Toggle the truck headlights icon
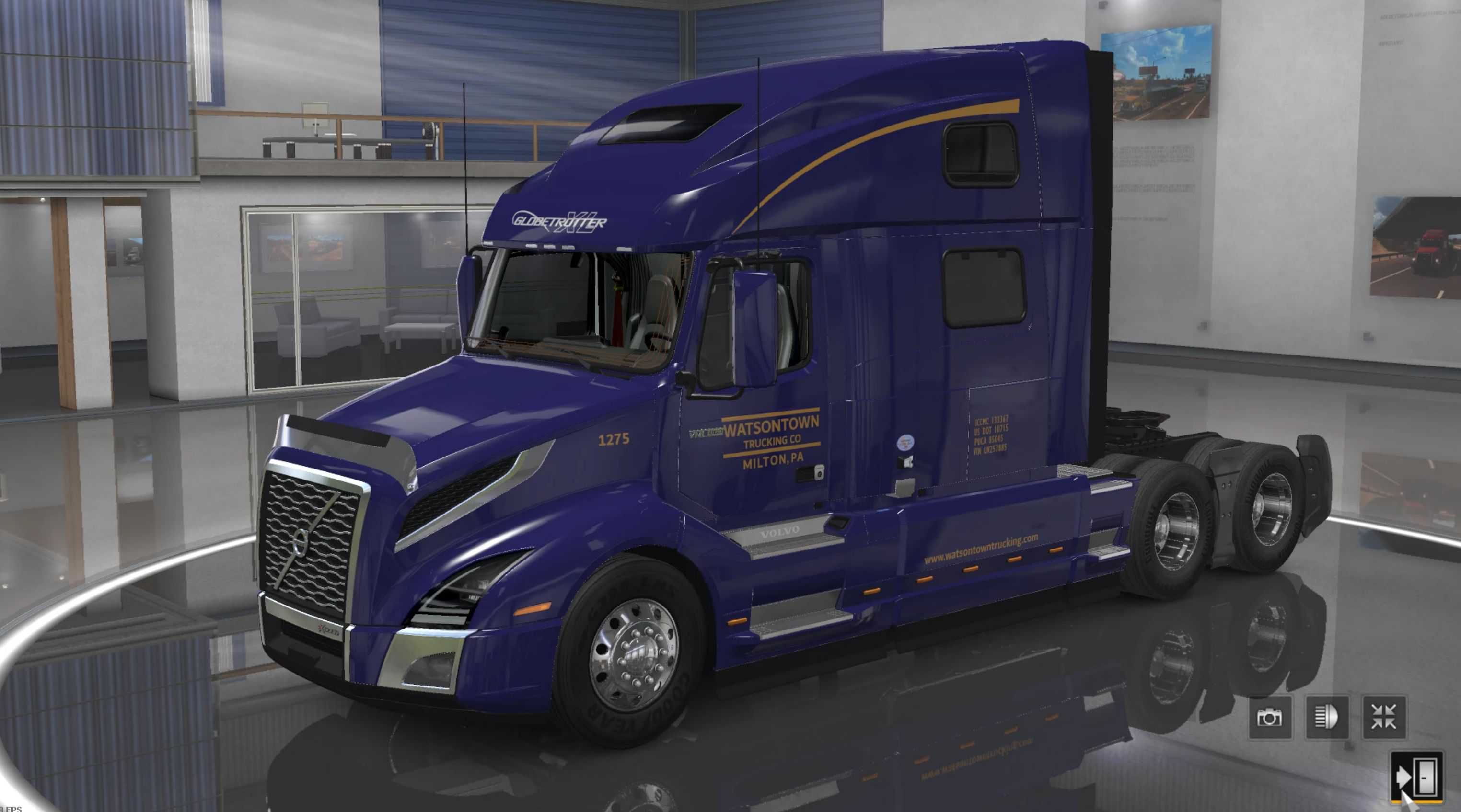The width and height of the screenshot is (1461, 812). coord(1327,717)
